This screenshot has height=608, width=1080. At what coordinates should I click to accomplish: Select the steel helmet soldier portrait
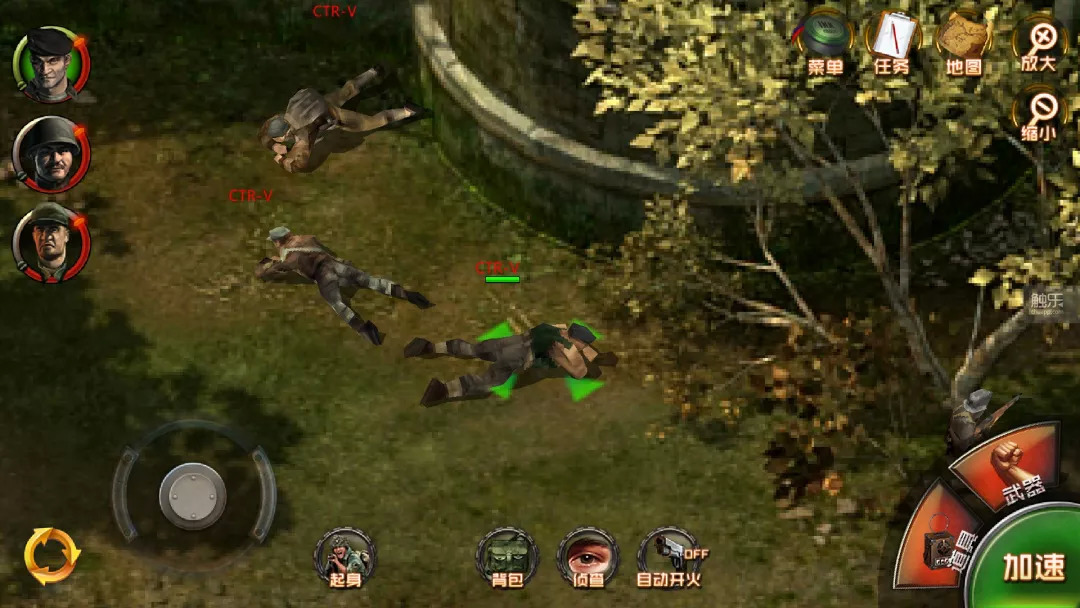coord(50,155)
